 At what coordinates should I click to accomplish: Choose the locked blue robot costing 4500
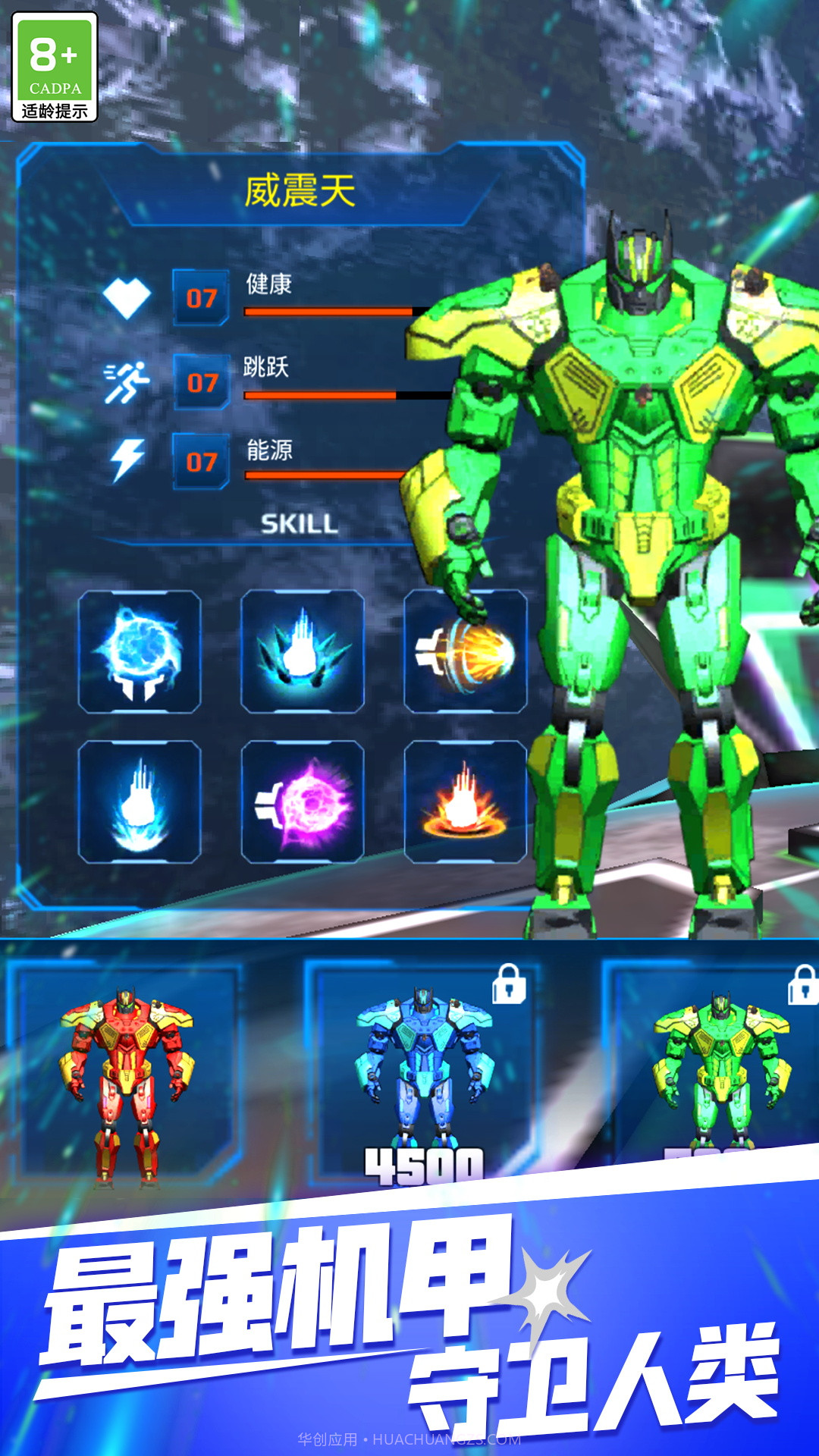[423, 1077]
